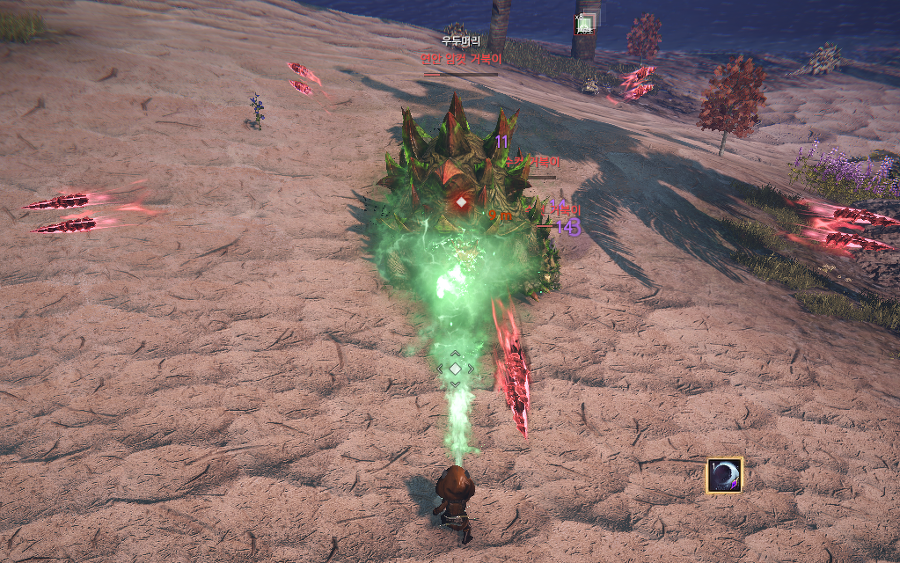This screenshot has width=900, height=563.
Task: Activate the crescent moon skill icon
Action: 724,475
